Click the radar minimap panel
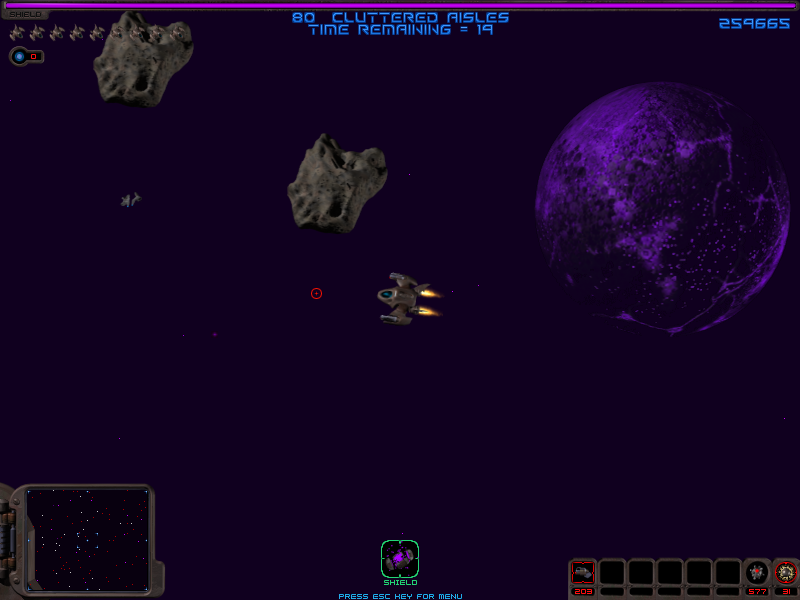800x600 pixels. click(x=88, y=538)
